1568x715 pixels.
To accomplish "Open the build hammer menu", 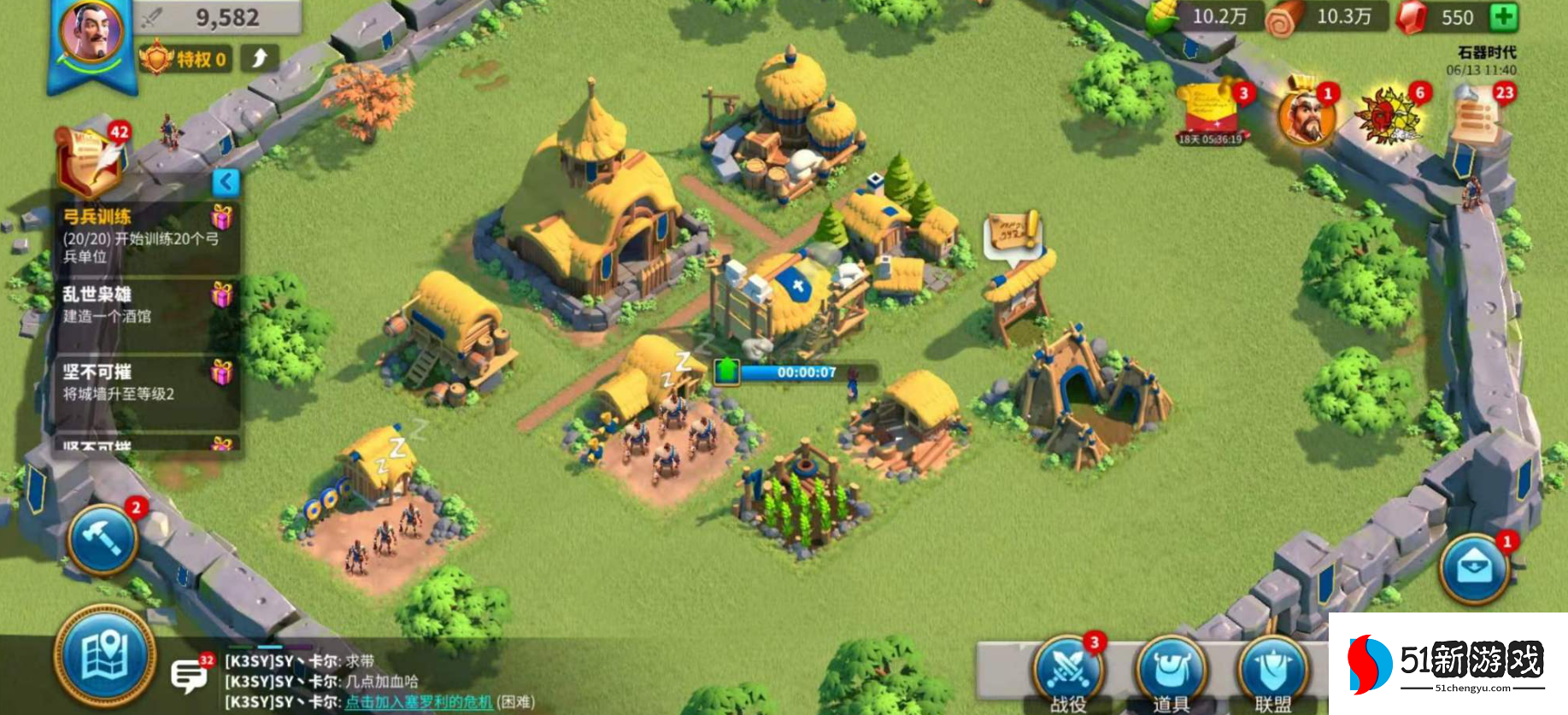I will coord(103,539).
